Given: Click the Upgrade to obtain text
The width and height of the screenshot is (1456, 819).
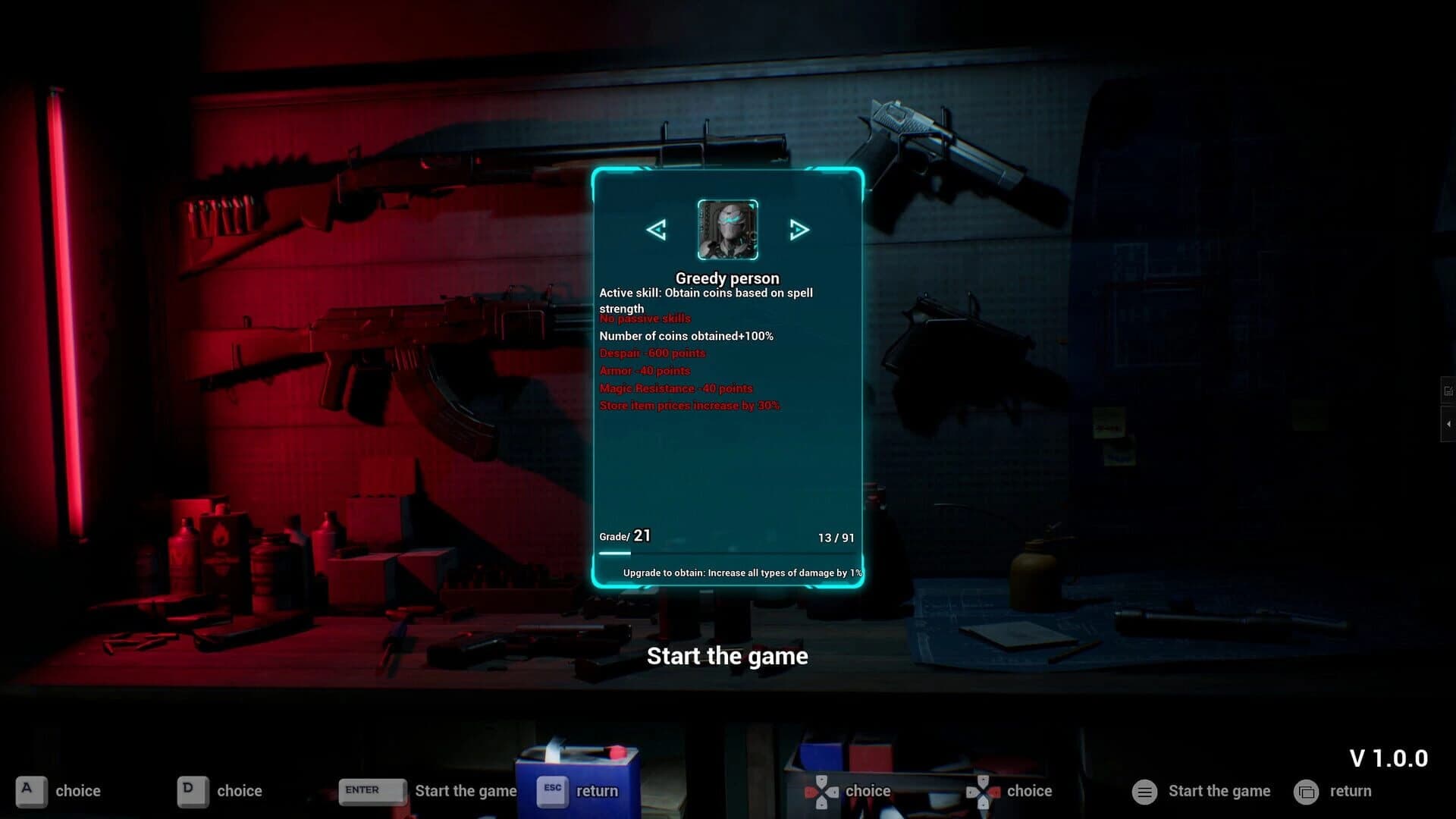Looking at the screenshot, I should [741, 573].
